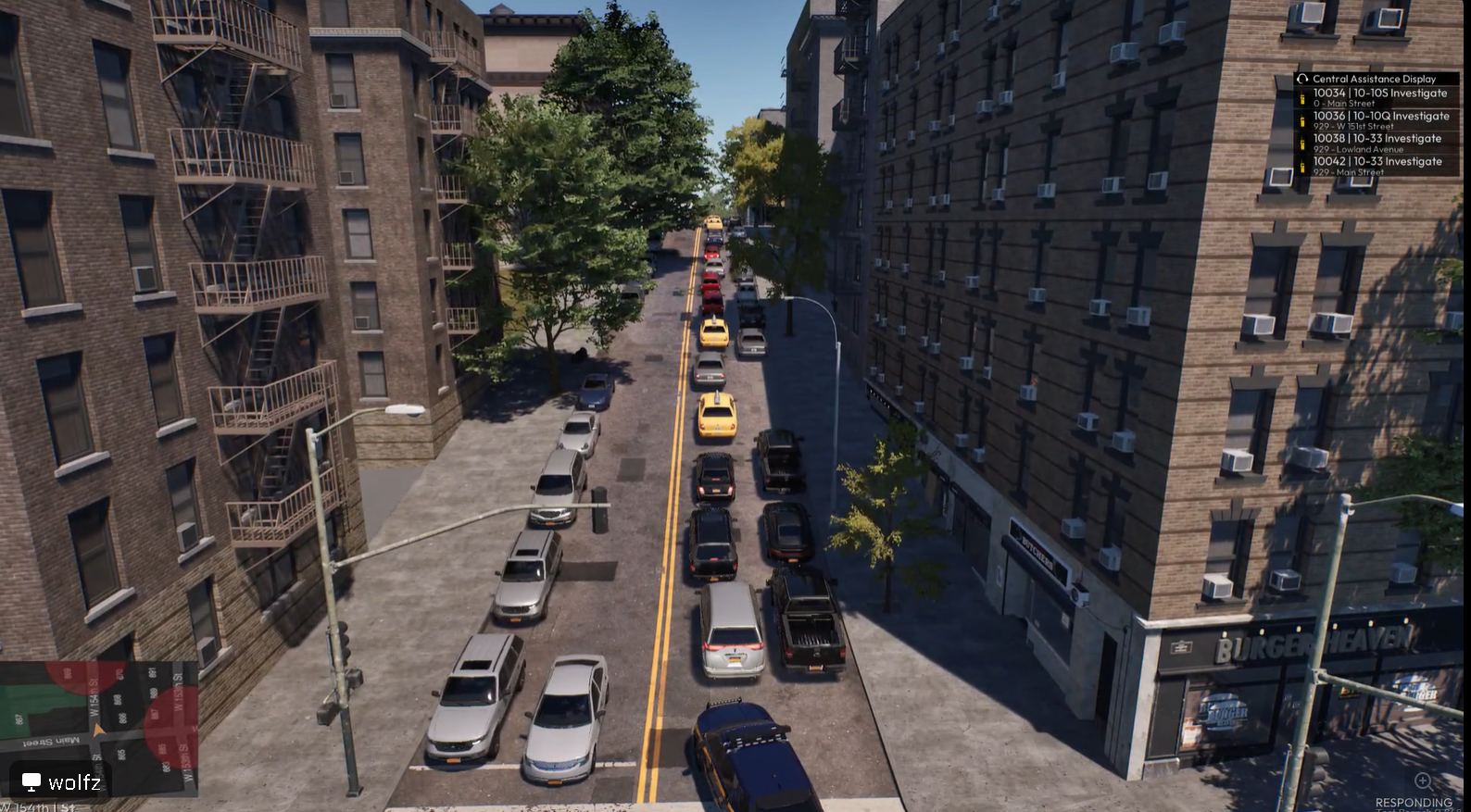Screen dimensions: 1471x812
Task: Click the Central Assistance Display header
Action: tap(1374, 79)
